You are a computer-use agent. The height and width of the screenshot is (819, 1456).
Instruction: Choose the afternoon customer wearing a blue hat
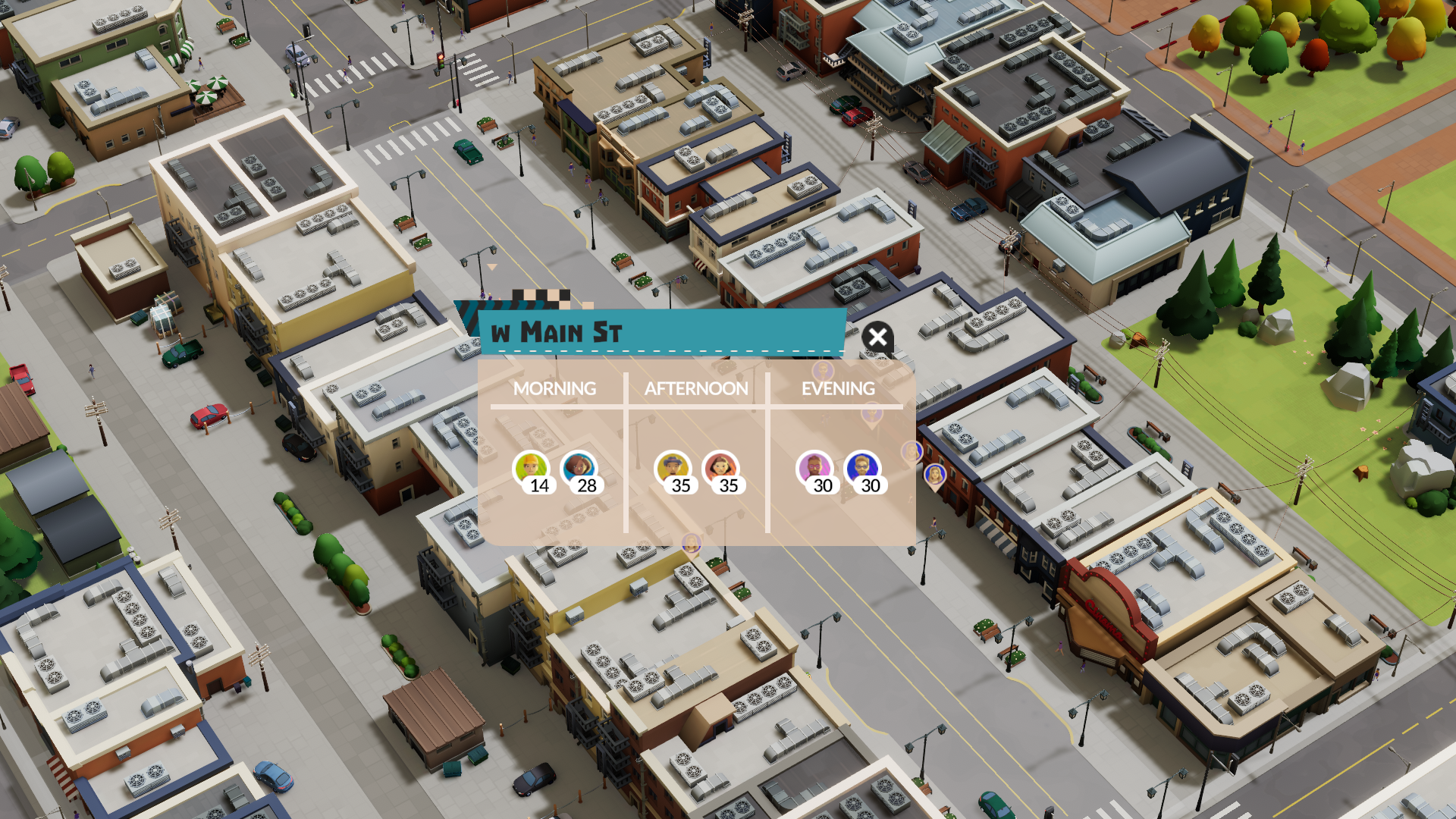tap(672, 468)
